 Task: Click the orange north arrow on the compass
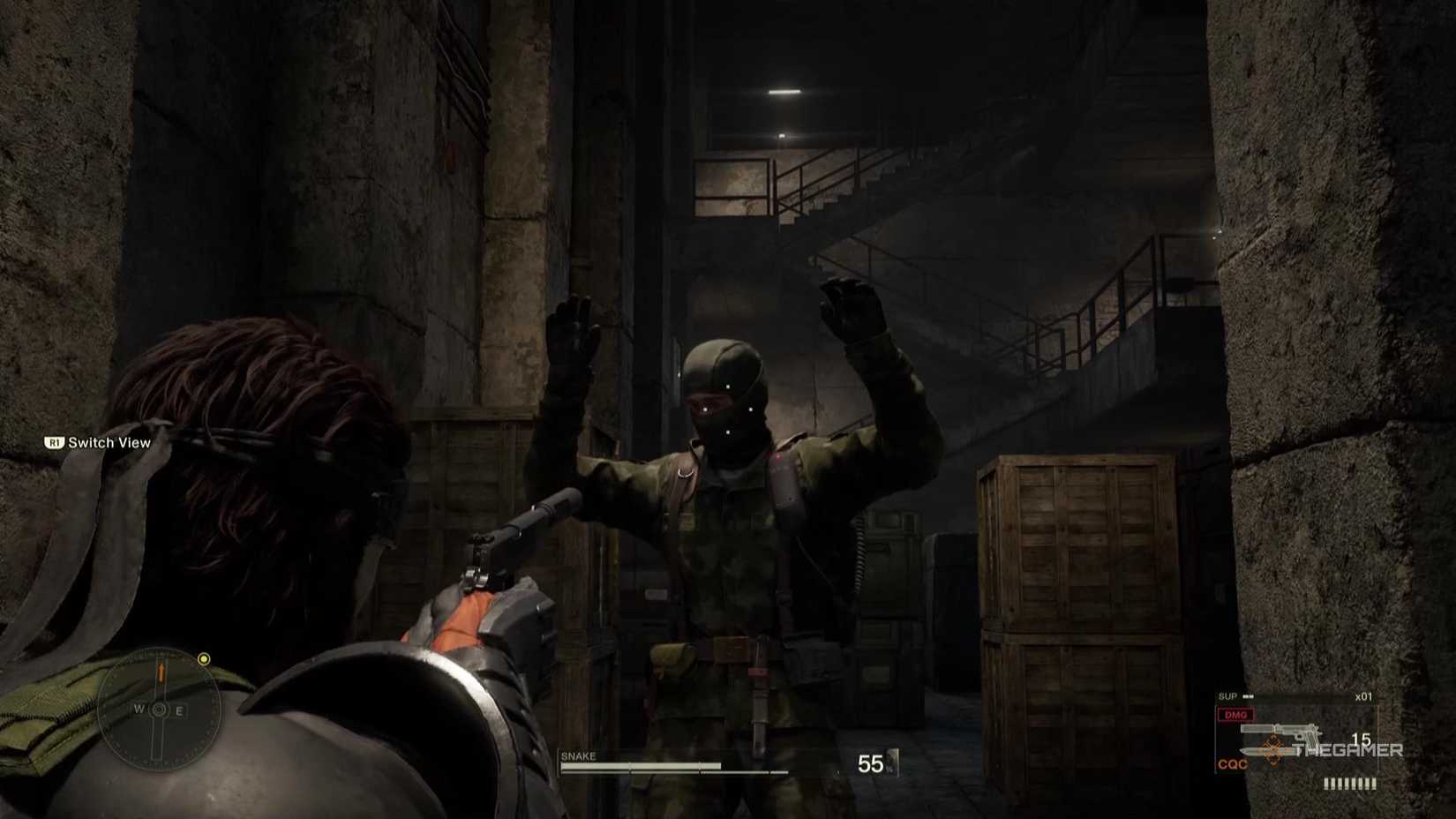(161, 672)
